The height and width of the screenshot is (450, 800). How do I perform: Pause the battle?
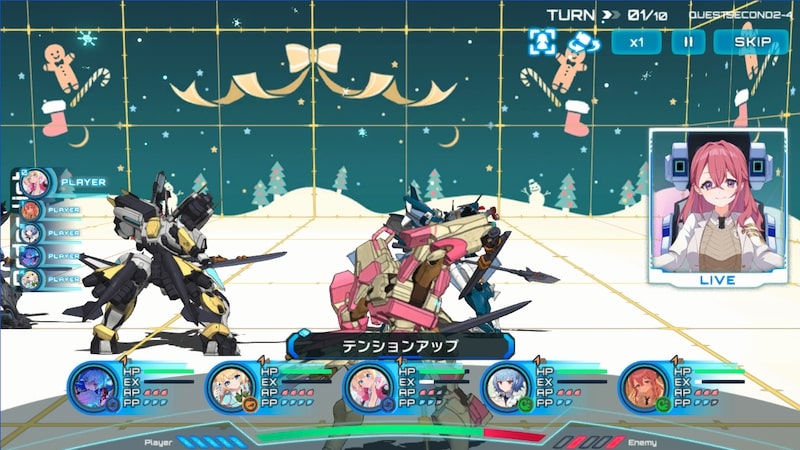(688, 42)
